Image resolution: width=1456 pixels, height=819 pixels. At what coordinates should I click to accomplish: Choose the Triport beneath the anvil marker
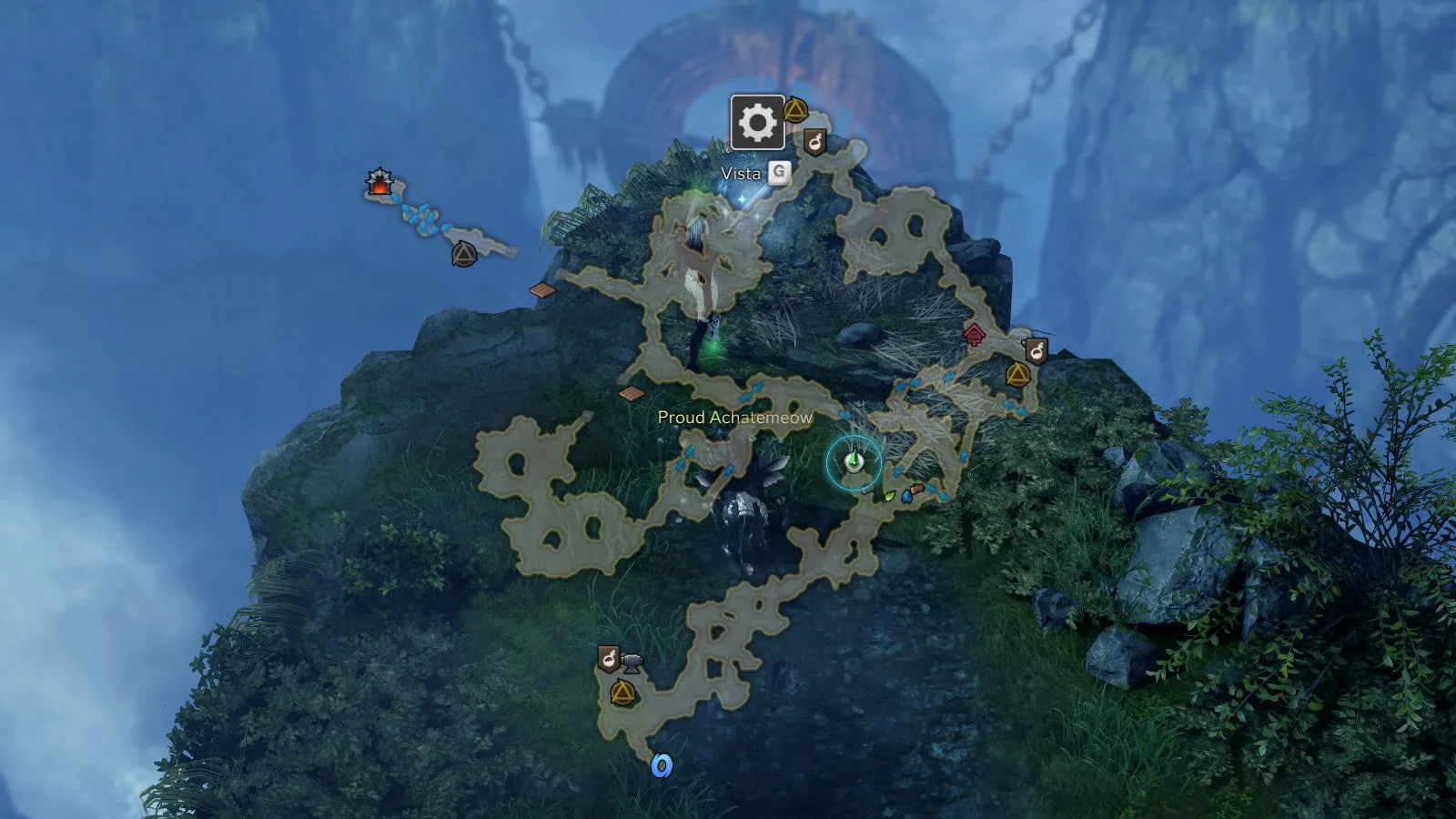[622, 694]
